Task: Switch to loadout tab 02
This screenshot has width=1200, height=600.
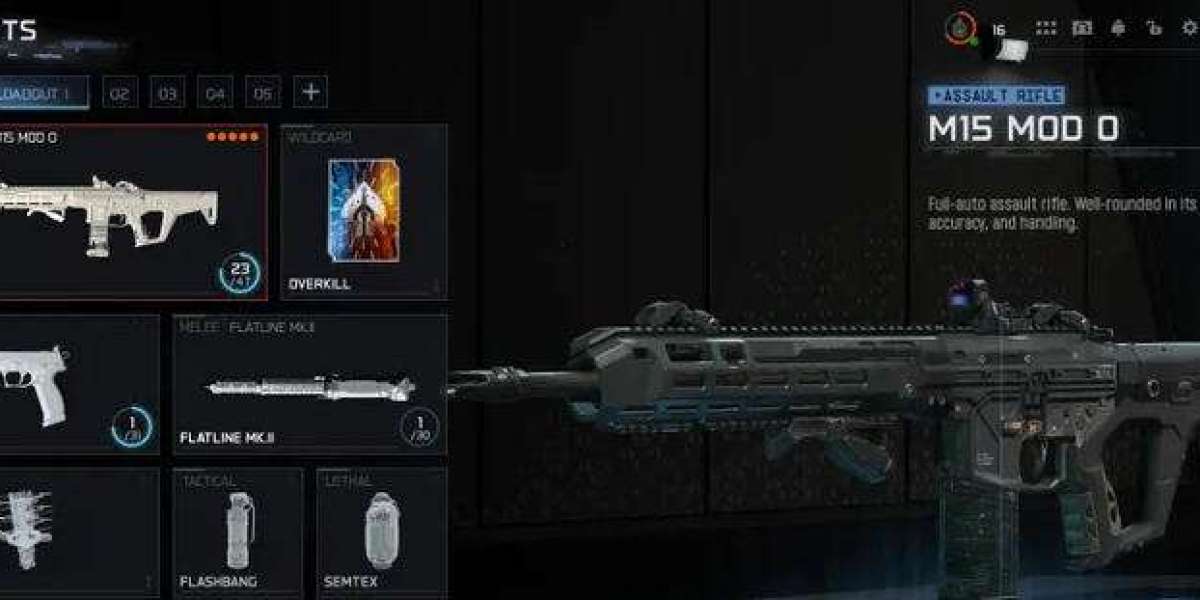Action: pyautogui.click(x=119, y=93)
